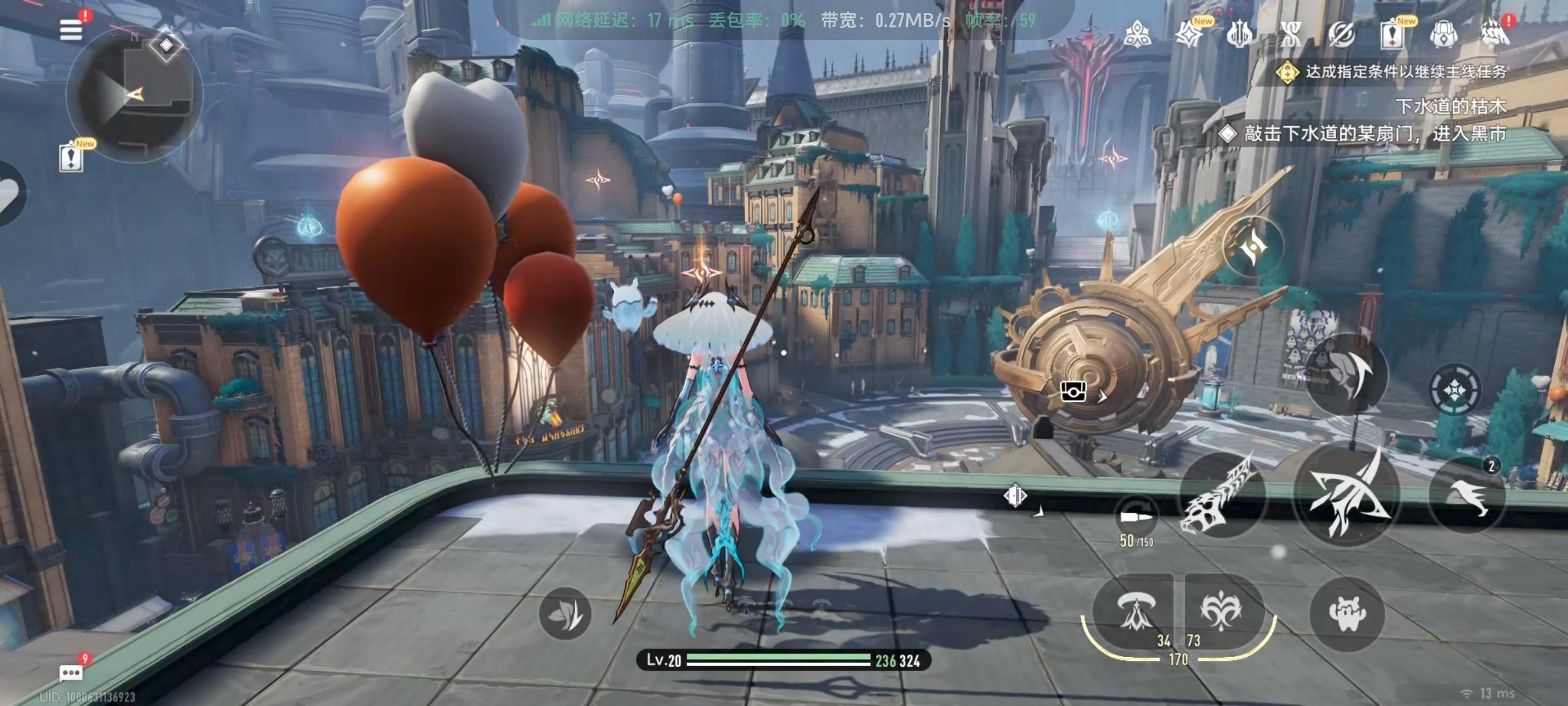This screenshot has width=1568, height=706.
Task: Open the circular minimap
Action: coord(135,95)
